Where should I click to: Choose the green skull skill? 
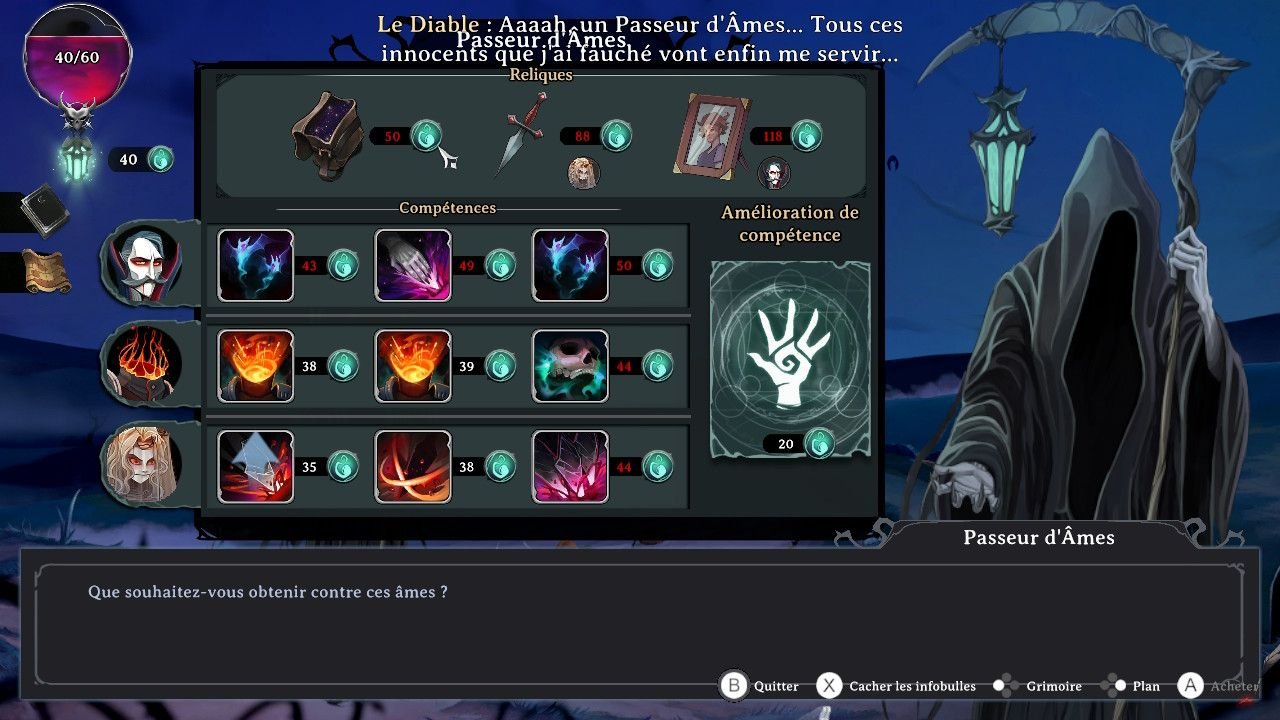[x=570, y=366]
